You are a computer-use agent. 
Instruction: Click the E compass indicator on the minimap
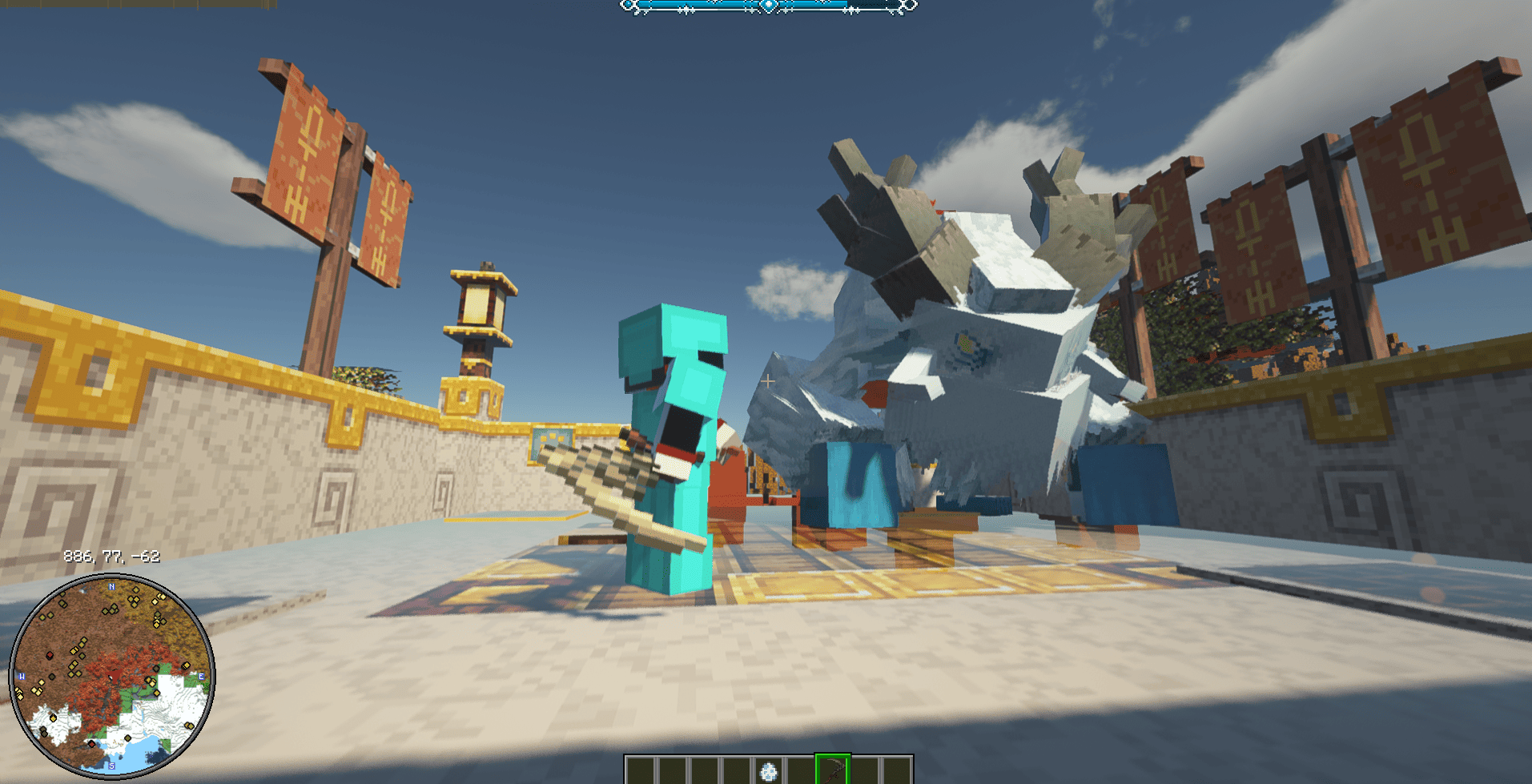tap(201, 677)
